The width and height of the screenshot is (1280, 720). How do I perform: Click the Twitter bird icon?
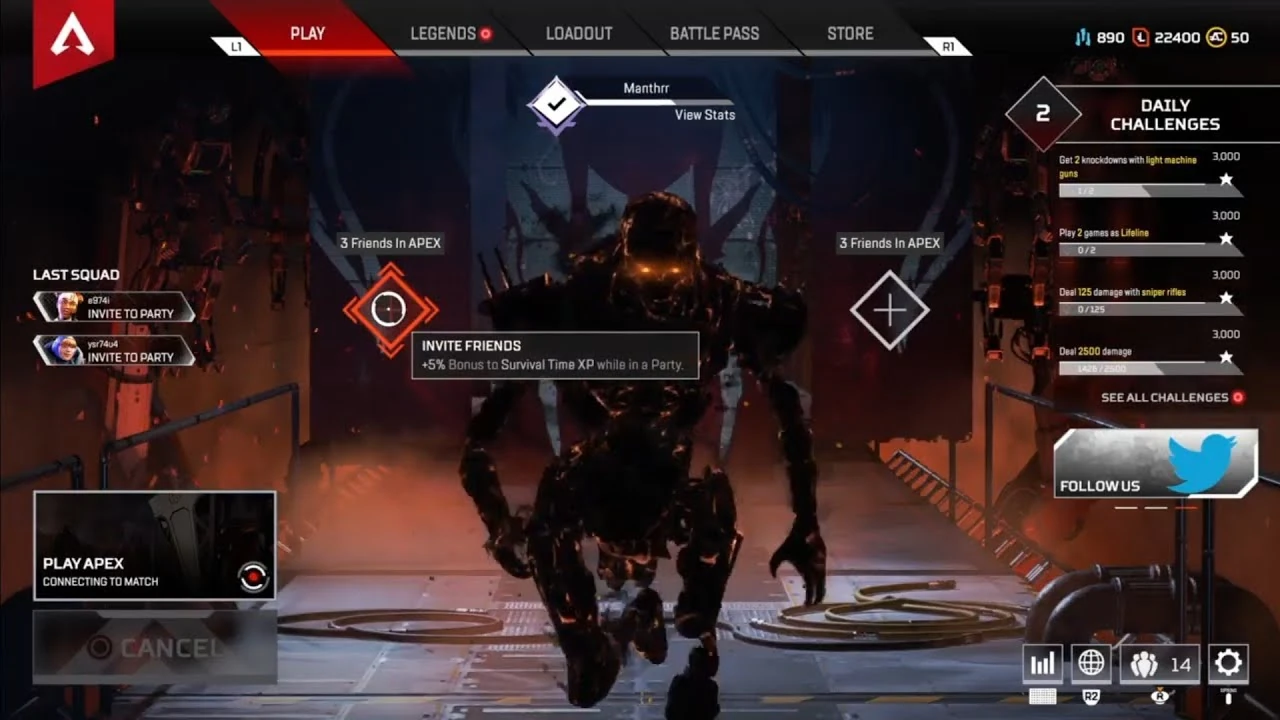[x=1205, y=460]
